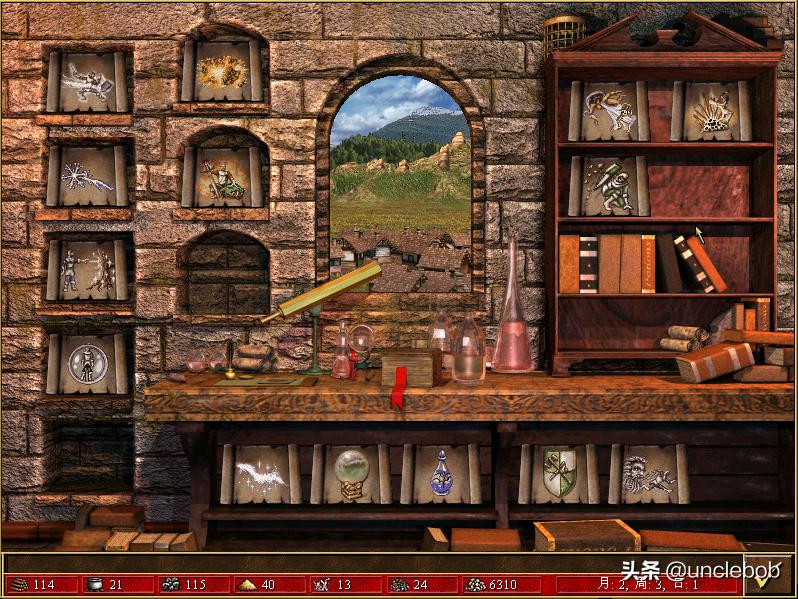Select the blue potion flask spell scroll
The height and width of the screenshot is (599, 798).
(x=441, y=473)
